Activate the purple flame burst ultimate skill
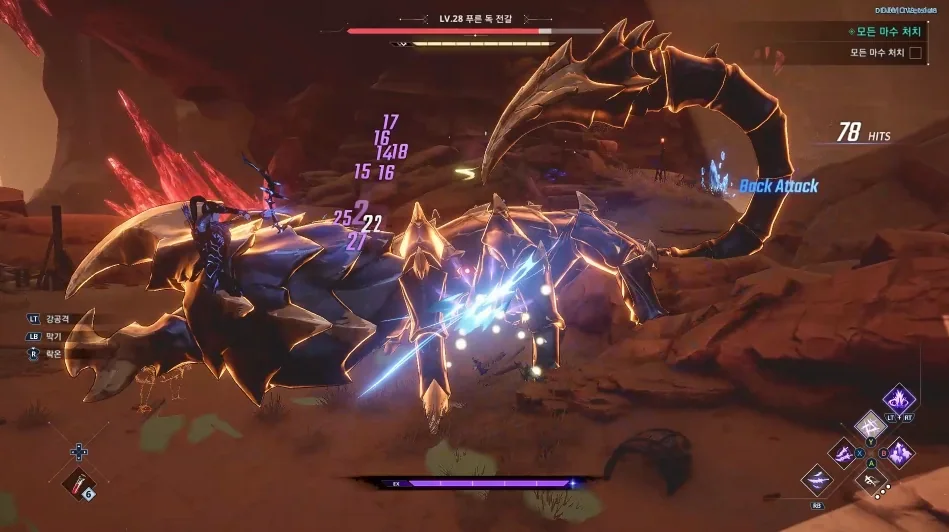 (898, 399)
